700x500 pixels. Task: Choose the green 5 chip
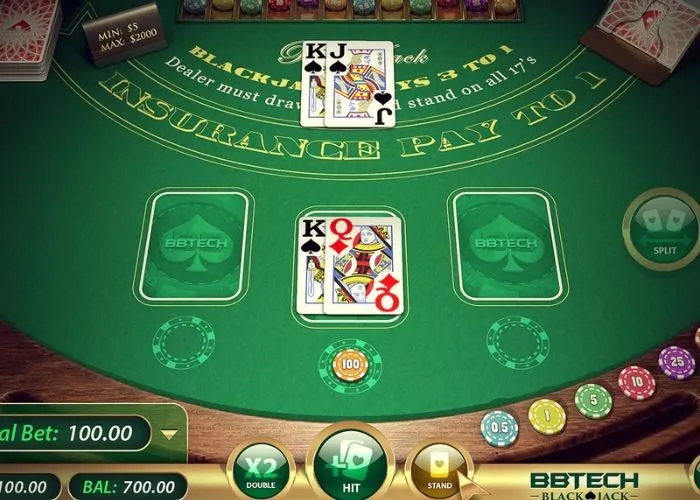[593, 400]
